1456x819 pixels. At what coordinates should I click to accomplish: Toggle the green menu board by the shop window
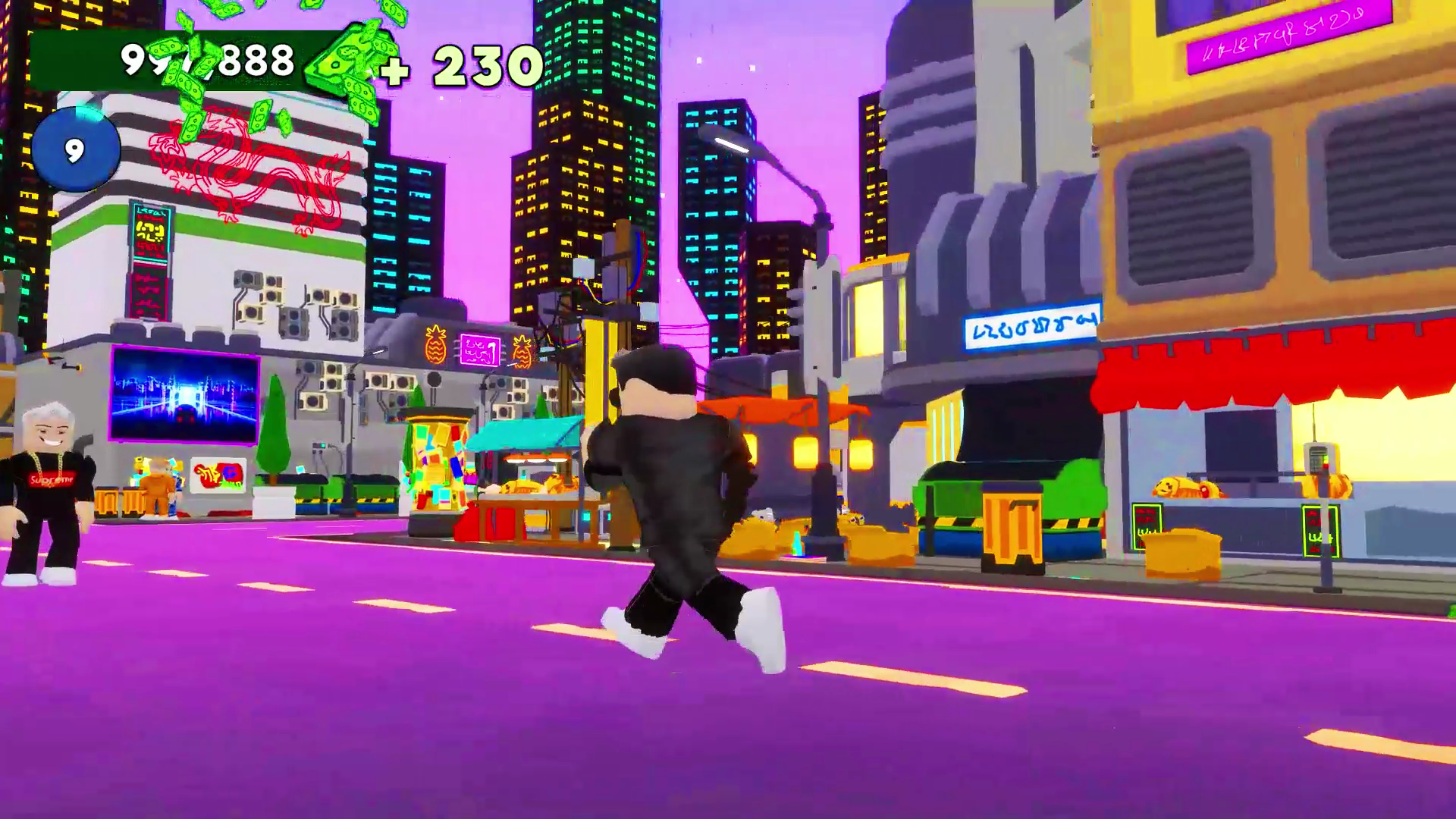click(1147, 527)
